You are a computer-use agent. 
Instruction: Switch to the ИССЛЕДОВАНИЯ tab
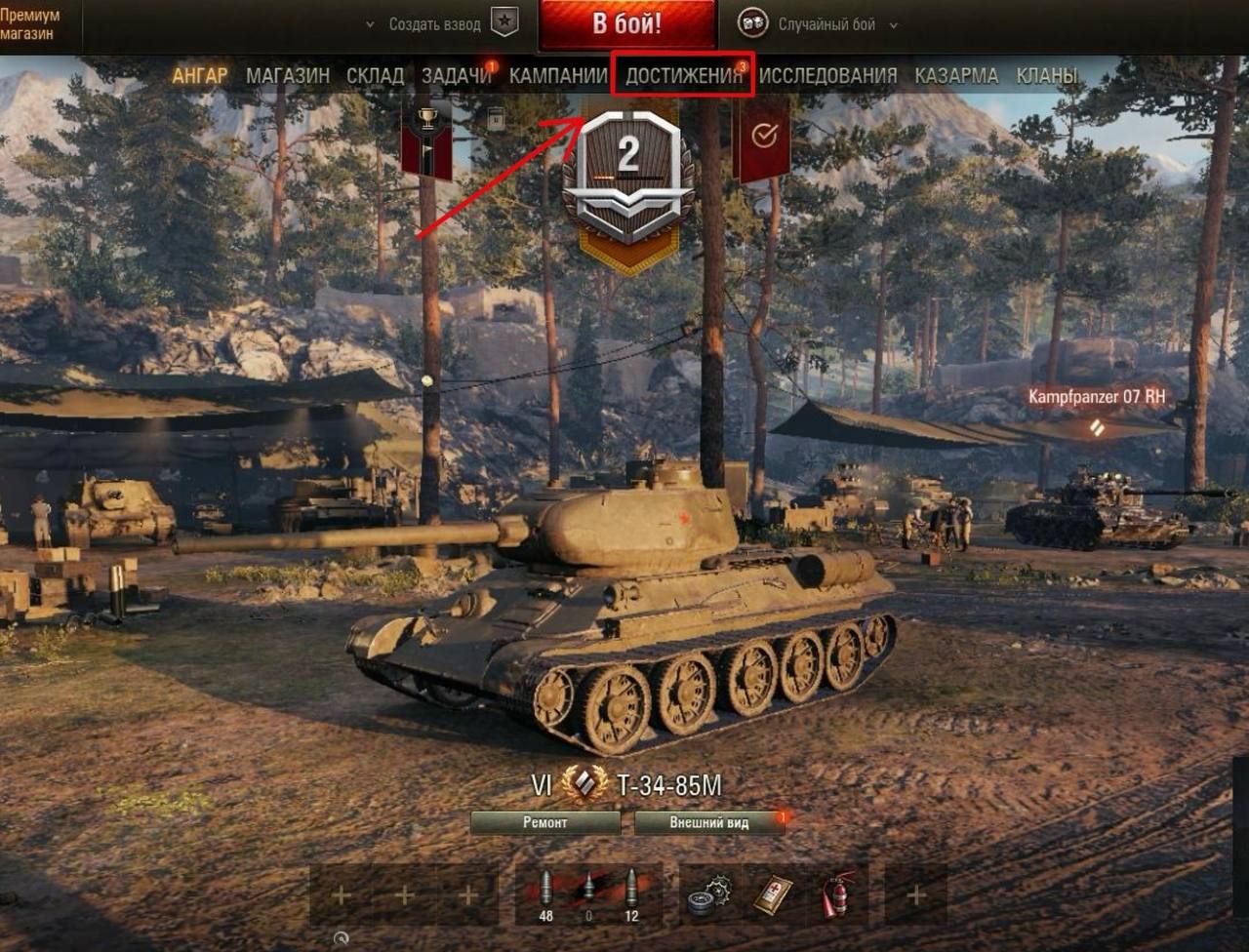(x=827, y=76)
